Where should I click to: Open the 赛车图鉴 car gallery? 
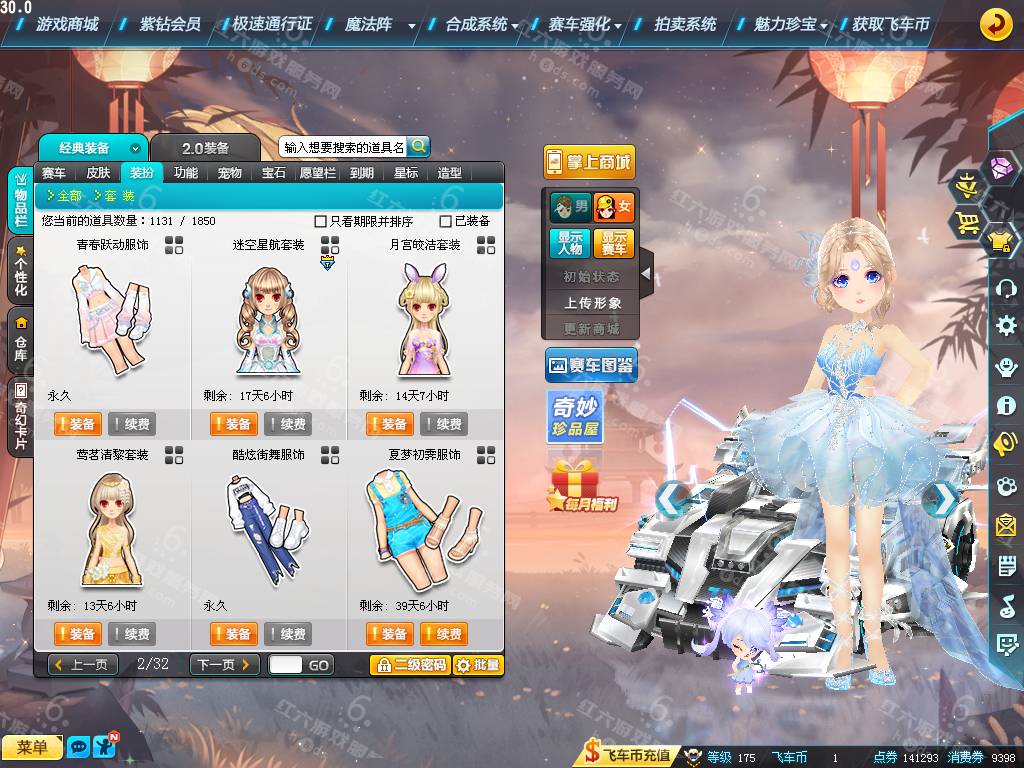(591, 366)
